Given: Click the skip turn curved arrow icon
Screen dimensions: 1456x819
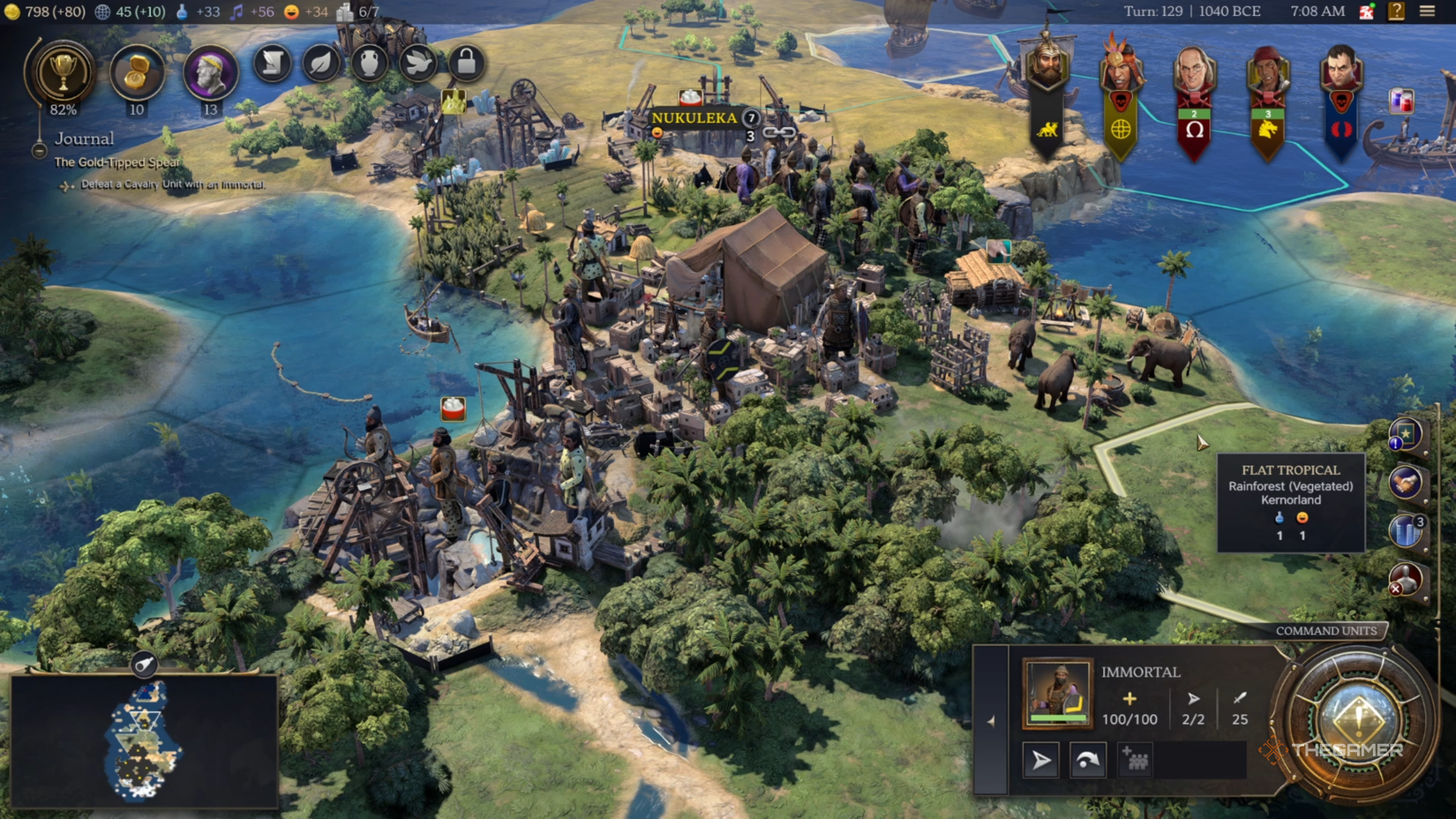Looking at the screenshot, I should pos(1088,760).
